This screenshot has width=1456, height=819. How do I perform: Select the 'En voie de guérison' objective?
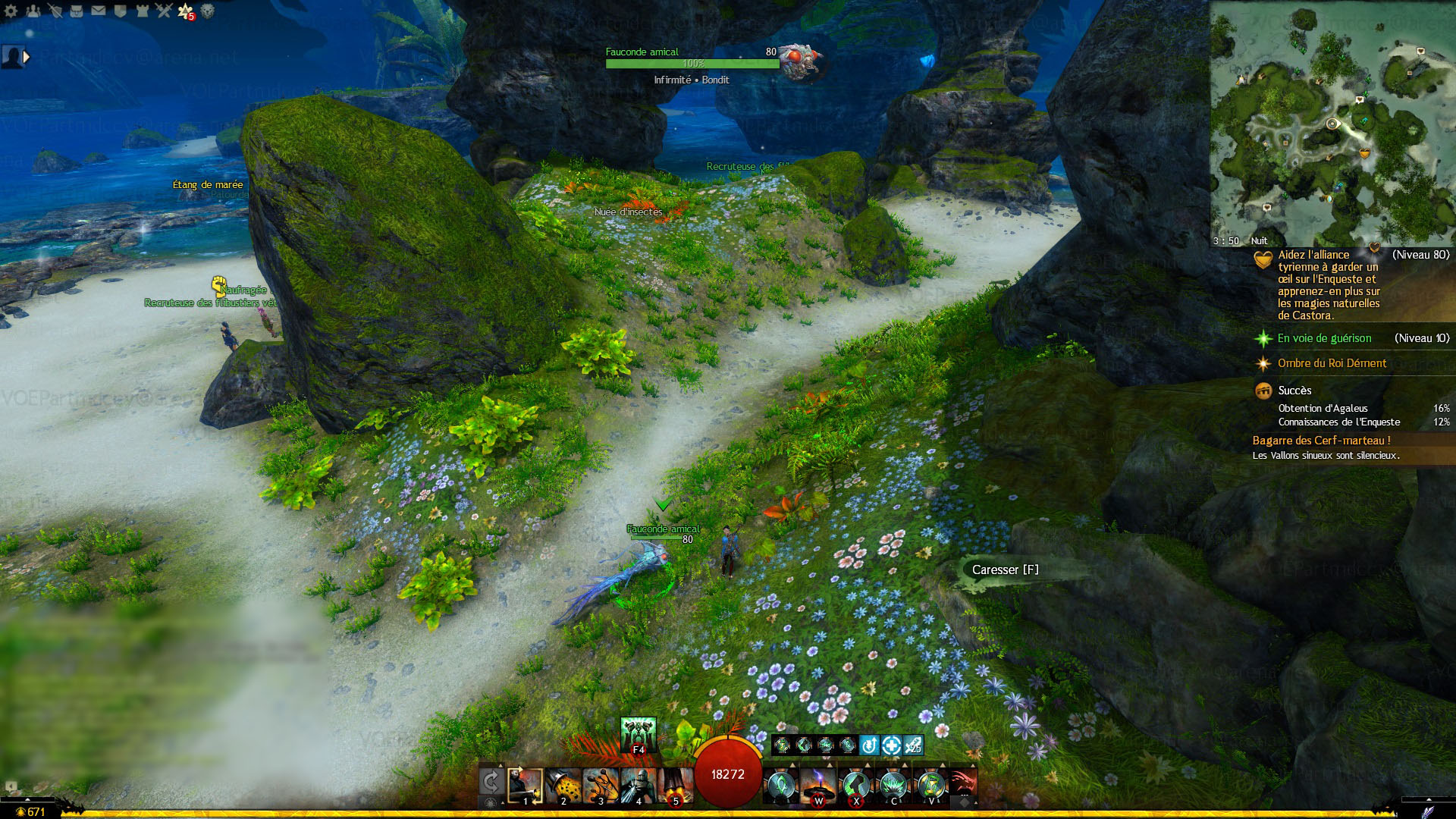pos(1324,338)
